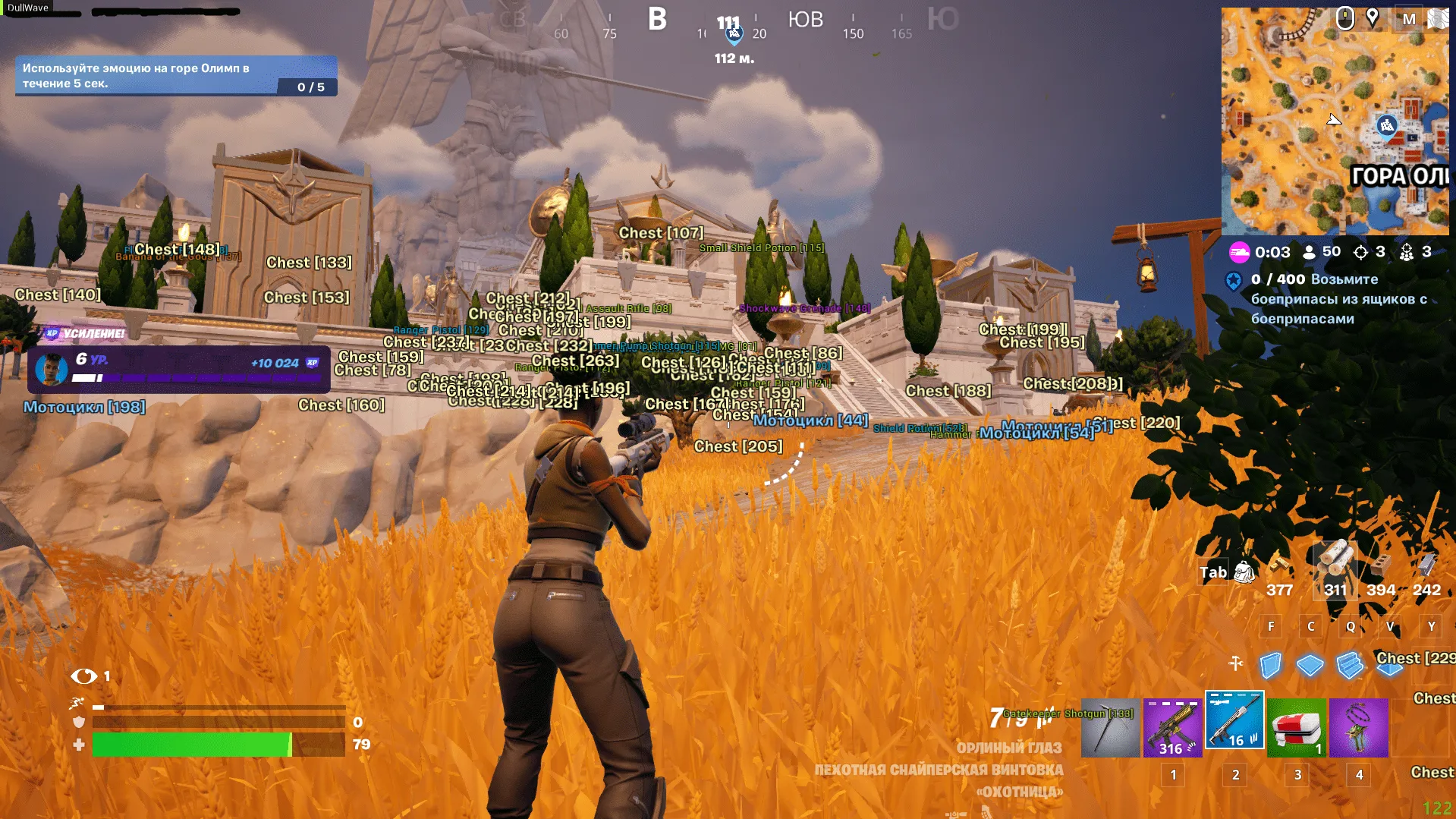Screen dimensions: 1456x819
Task: Switch to the roof piece tab in build bar
Action: pos(1390,668)
